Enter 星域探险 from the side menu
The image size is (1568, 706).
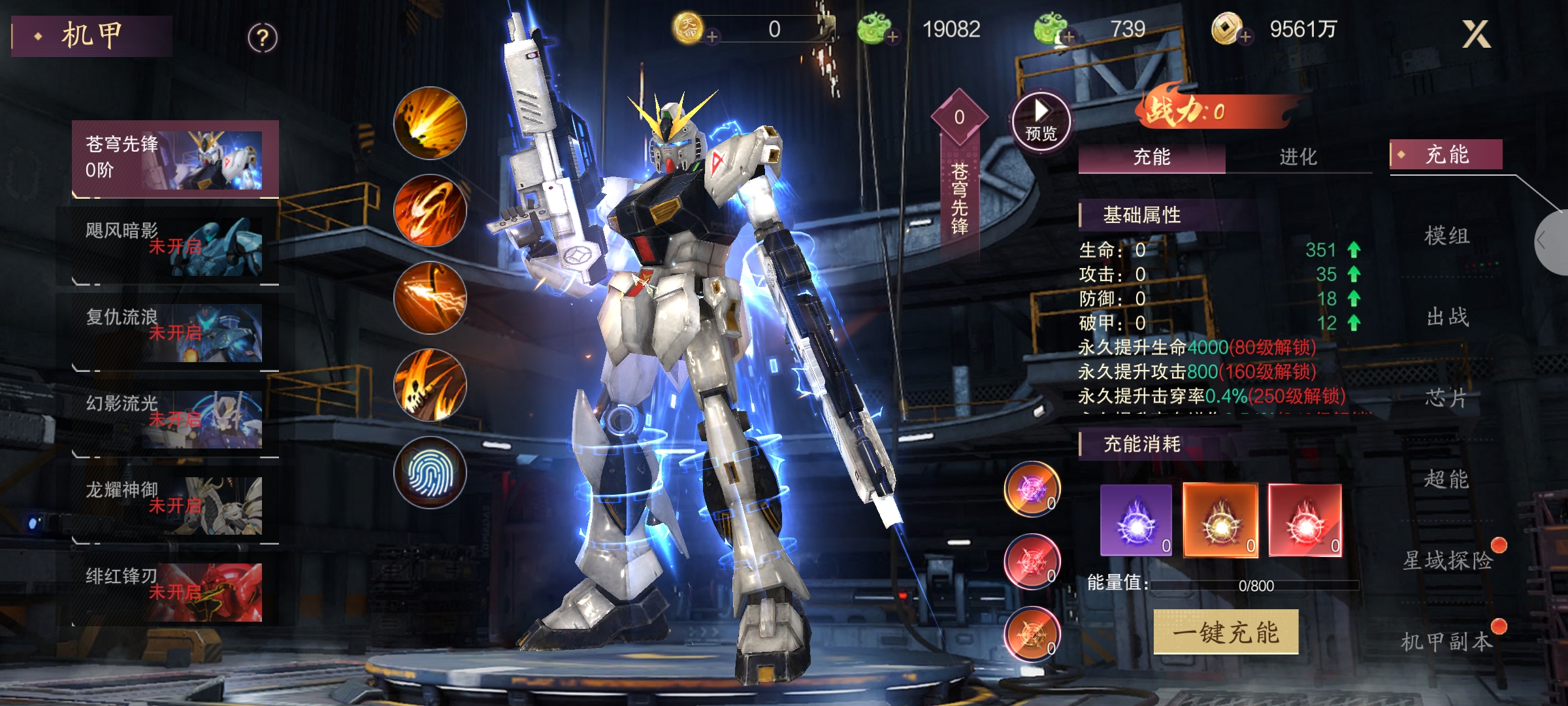(1447, 560)
